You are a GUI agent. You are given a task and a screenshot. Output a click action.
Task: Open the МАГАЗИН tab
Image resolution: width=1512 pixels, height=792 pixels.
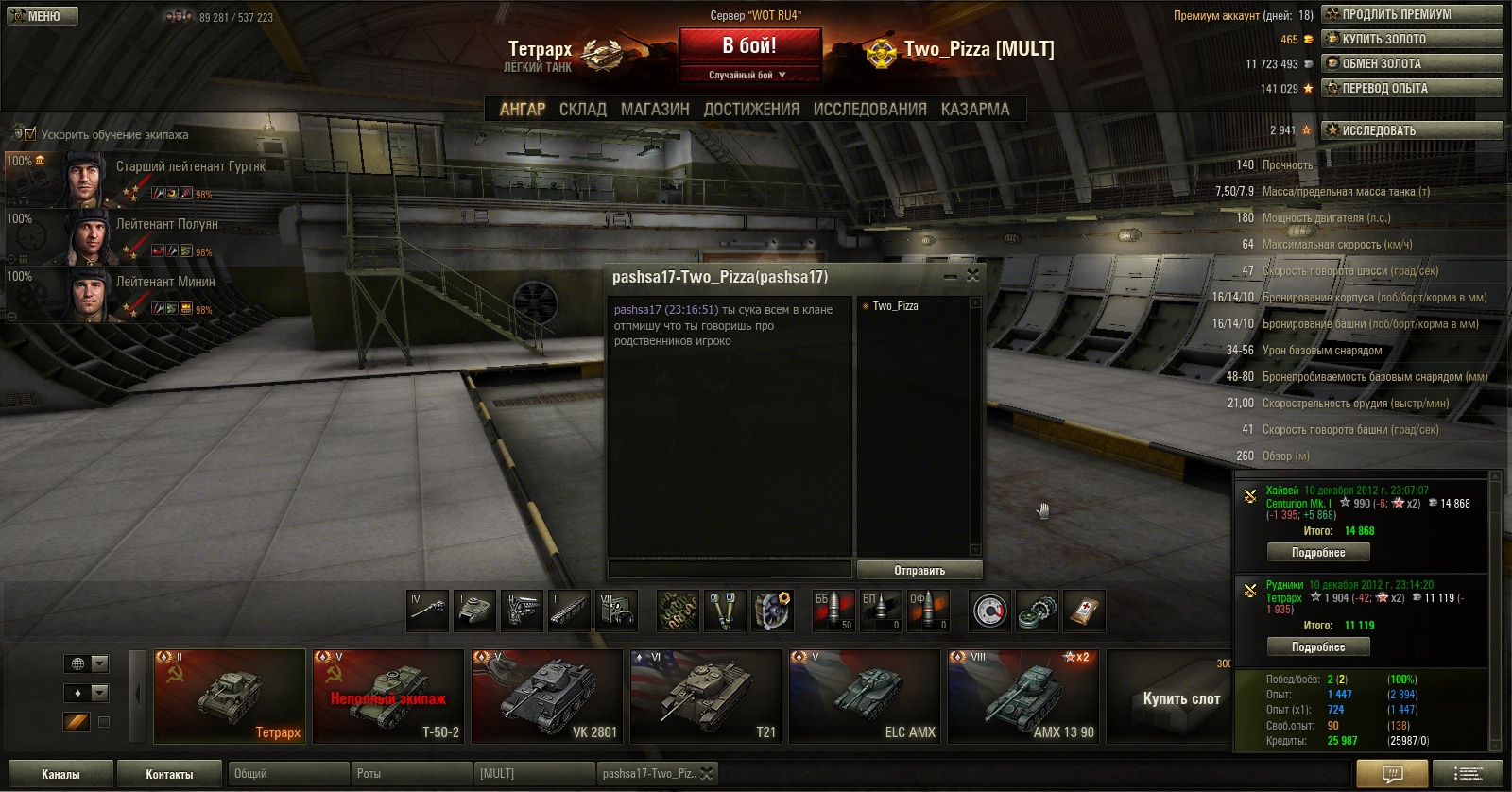point(655,110)
